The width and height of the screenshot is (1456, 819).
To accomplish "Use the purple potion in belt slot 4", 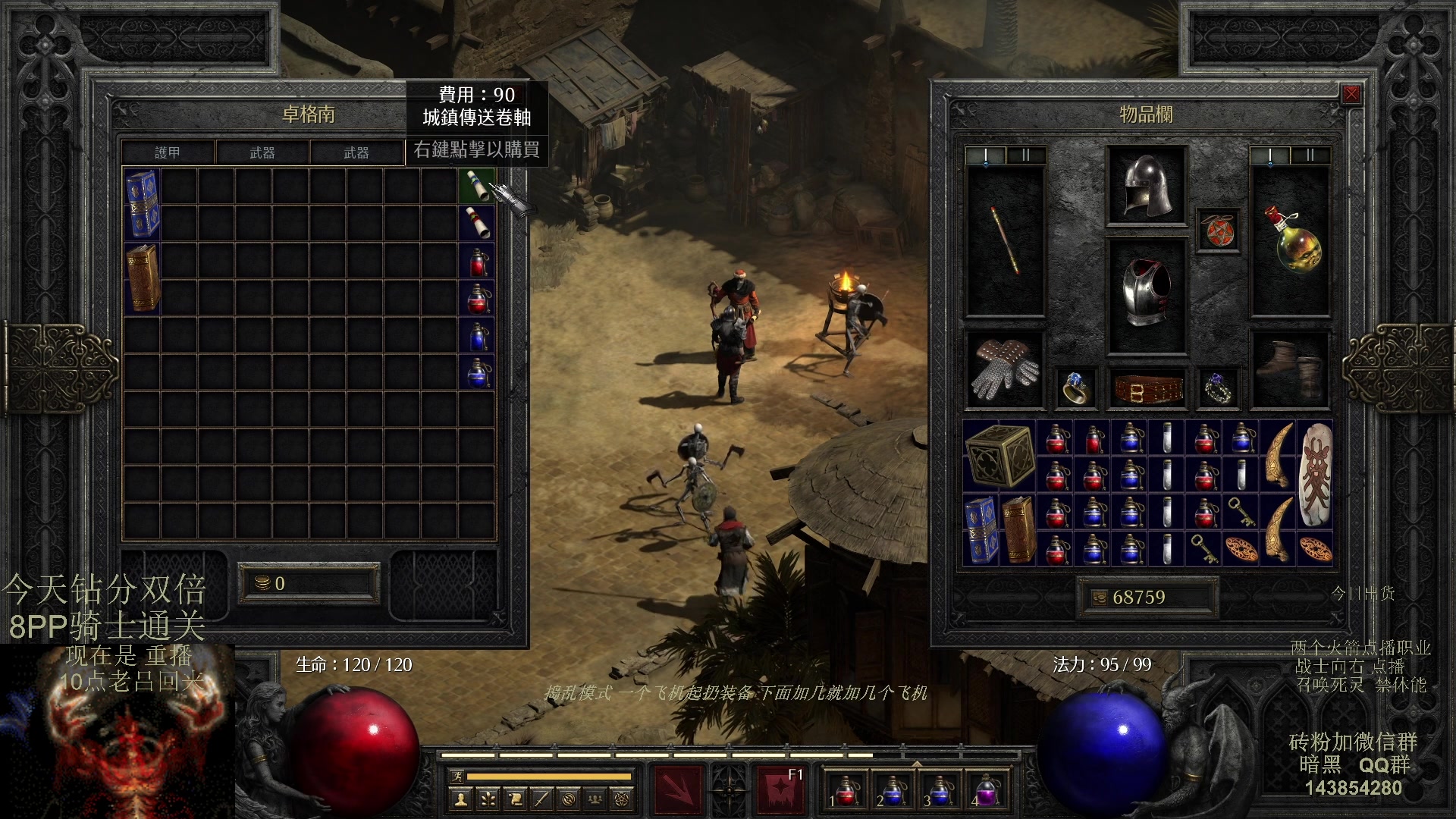I will (985, 790).
